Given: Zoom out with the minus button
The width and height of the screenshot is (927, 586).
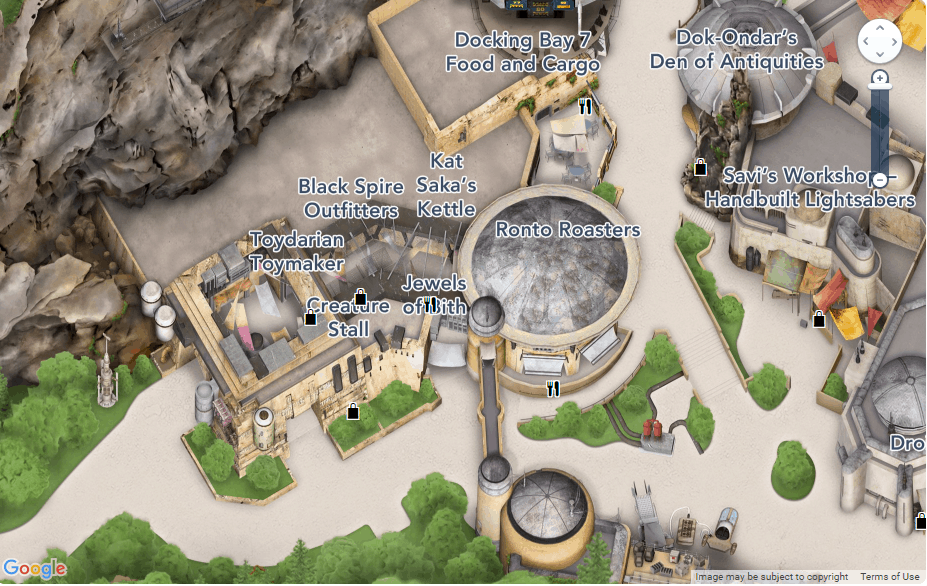Looking at the screenshot, I should (x=880, y=180).
